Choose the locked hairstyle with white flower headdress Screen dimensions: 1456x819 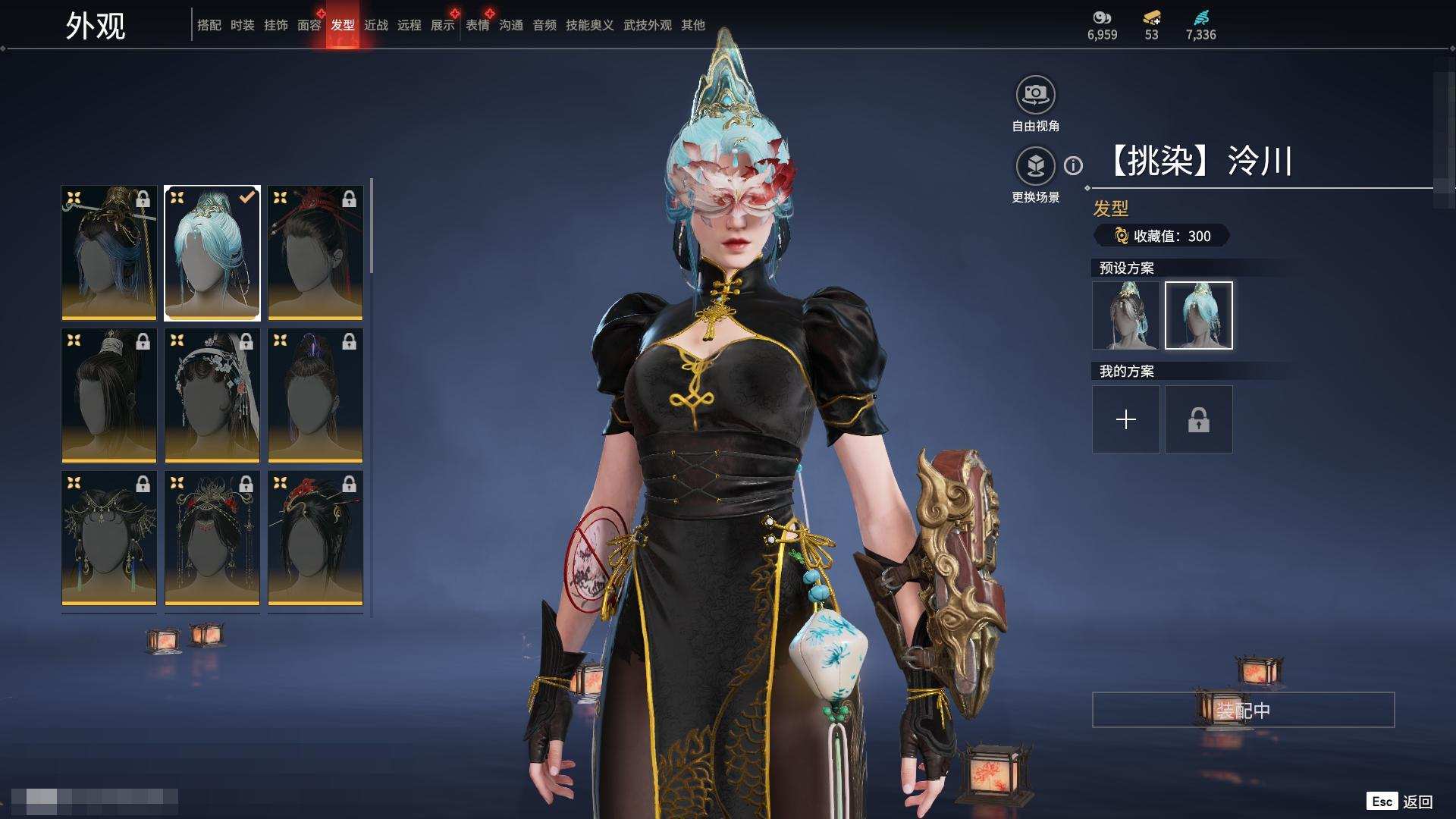coord(212,395)
